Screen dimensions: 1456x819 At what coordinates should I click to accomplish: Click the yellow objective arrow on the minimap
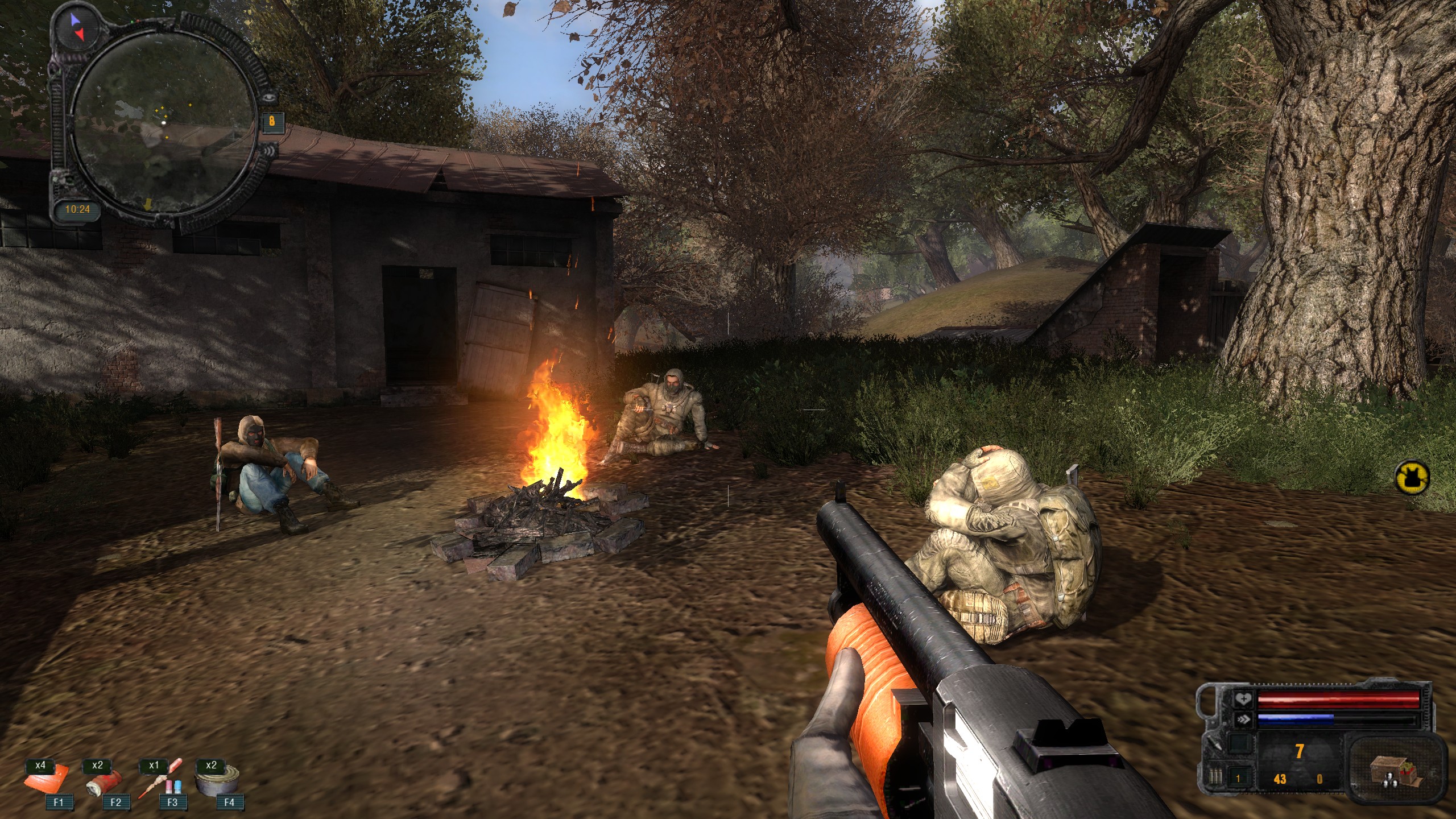point(147,204)
